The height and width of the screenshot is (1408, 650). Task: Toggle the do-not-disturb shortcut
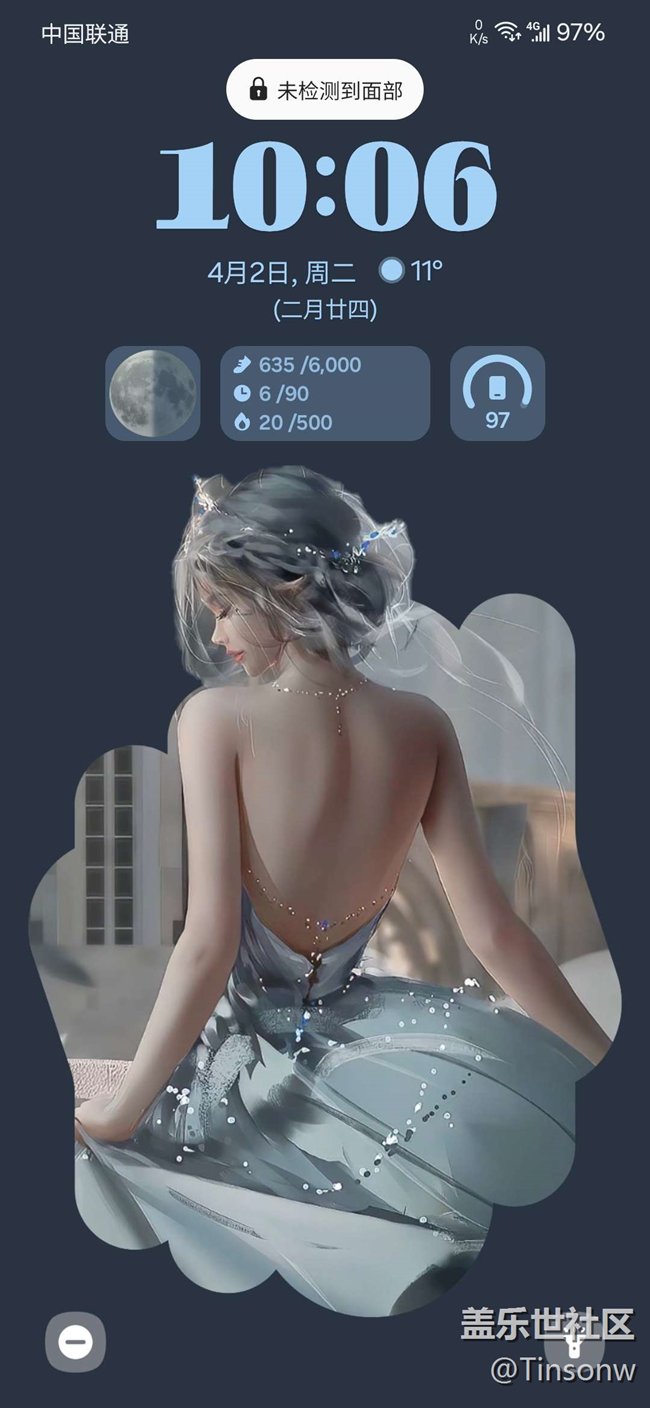tap(75, 1341)
